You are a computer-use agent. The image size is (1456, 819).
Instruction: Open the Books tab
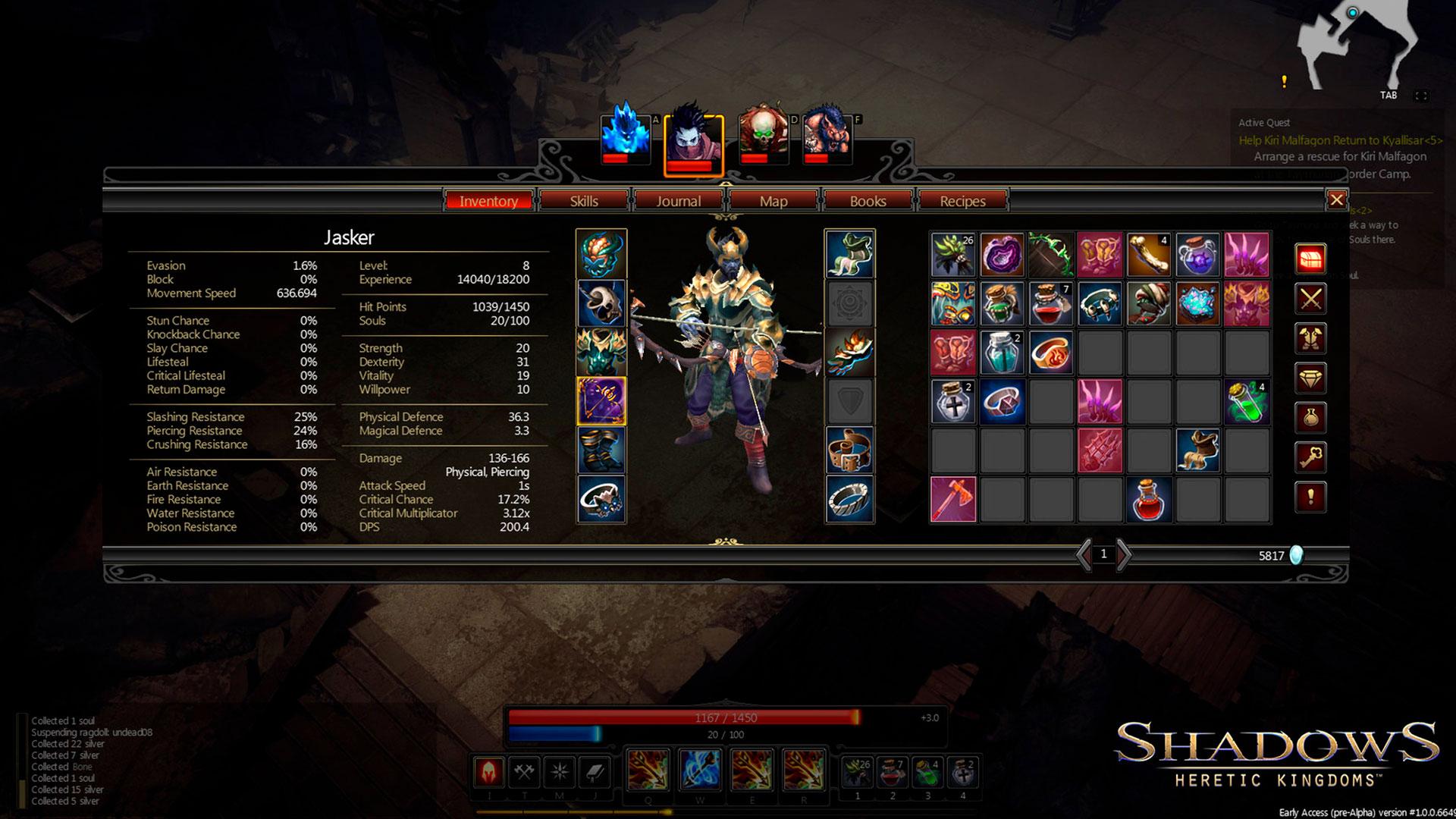click(x=868, y=201)
